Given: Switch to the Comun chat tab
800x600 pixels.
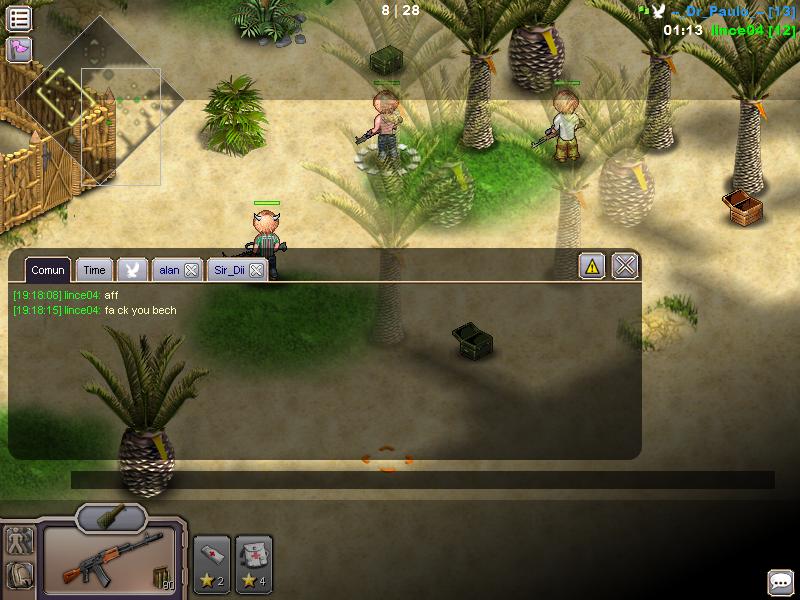Looking at the screenshot, I should [47, 270].
